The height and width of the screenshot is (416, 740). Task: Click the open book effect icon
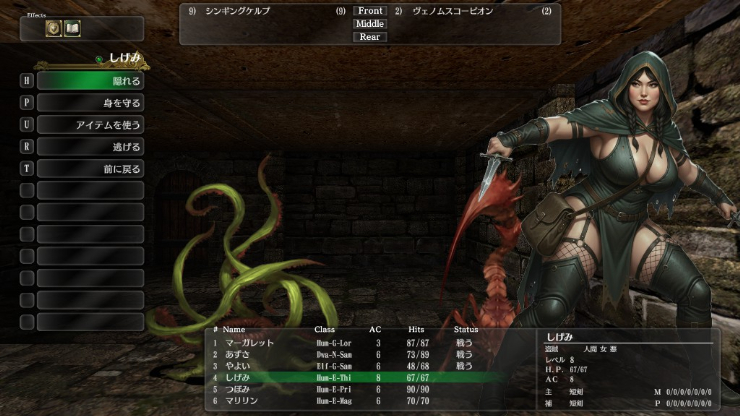[72, 28]
